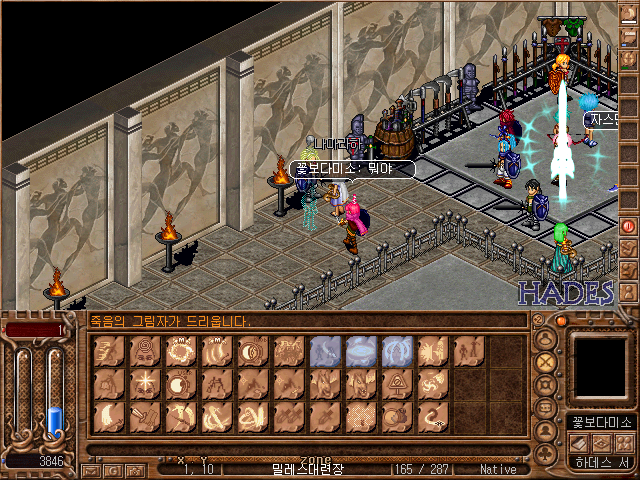Image resolution: width=640 pixels, height=480 pixels.
Task: Use the sparkling ring skill scroll
Action: point(181,352)
